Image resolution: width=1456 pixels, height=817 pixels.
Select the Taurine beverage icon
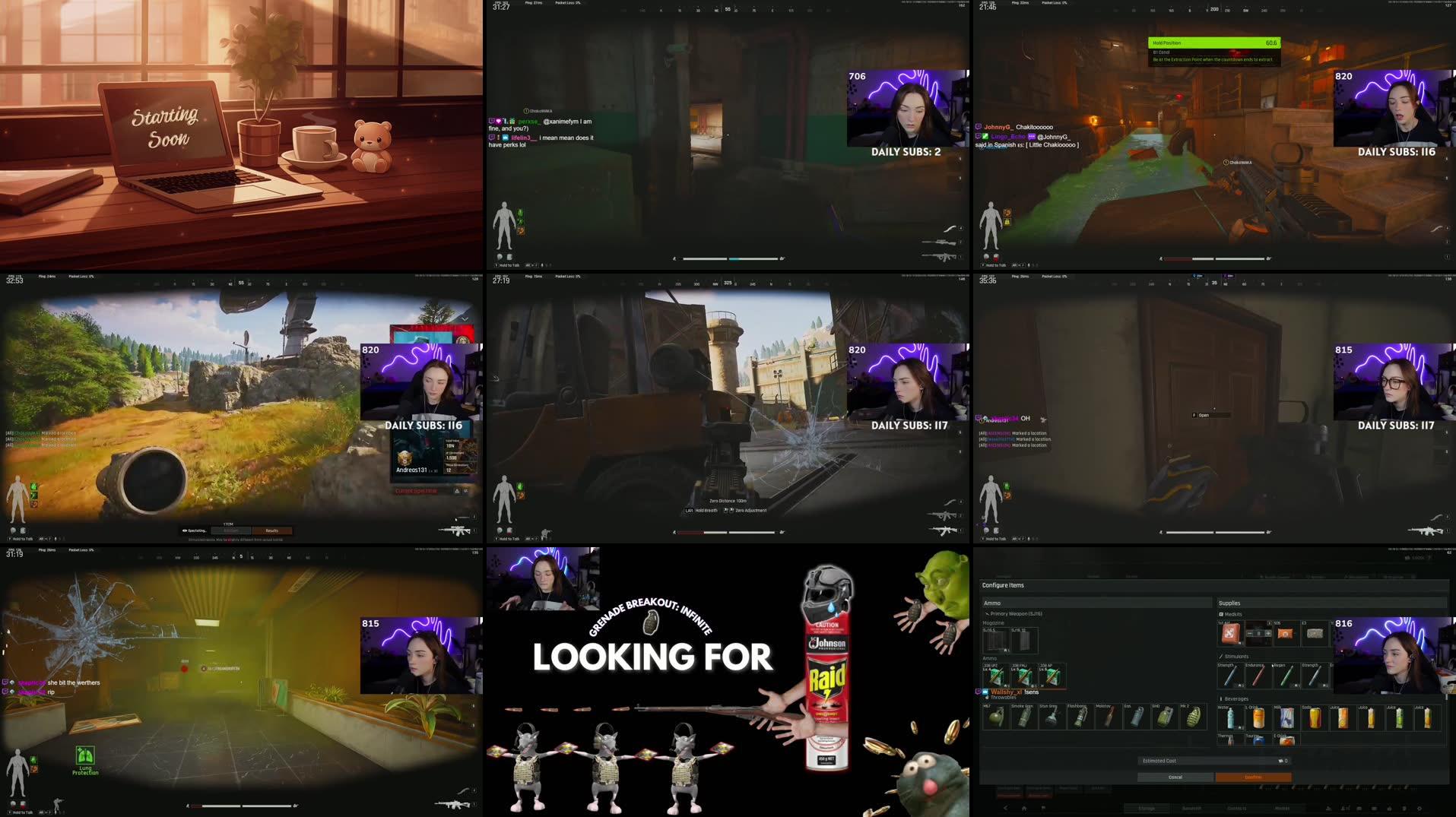(1258, 739)
